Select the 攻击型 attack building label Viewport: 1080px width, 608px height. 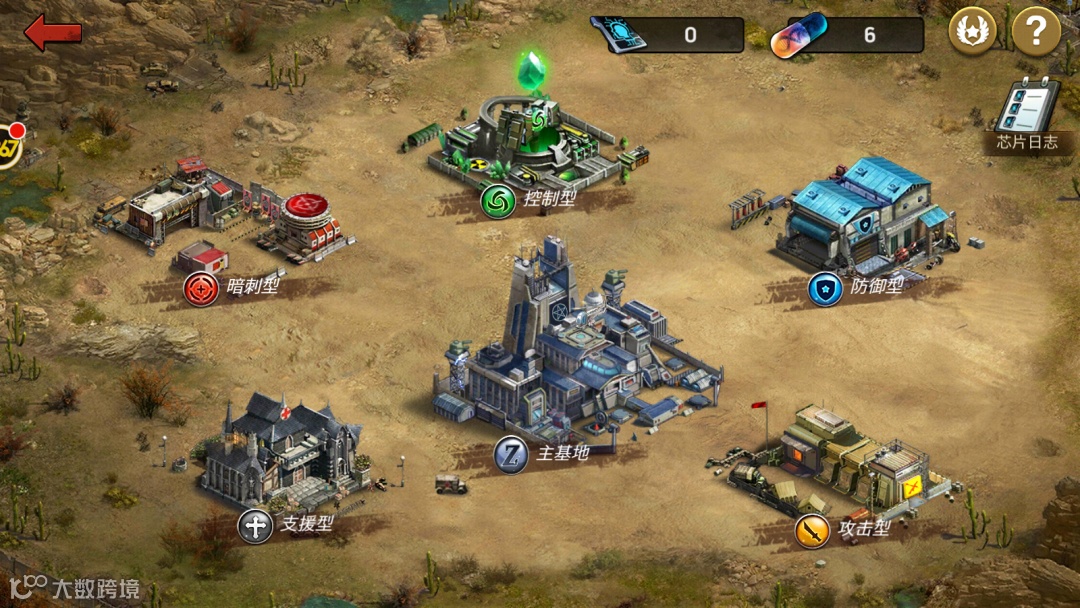tap(845, 530)
